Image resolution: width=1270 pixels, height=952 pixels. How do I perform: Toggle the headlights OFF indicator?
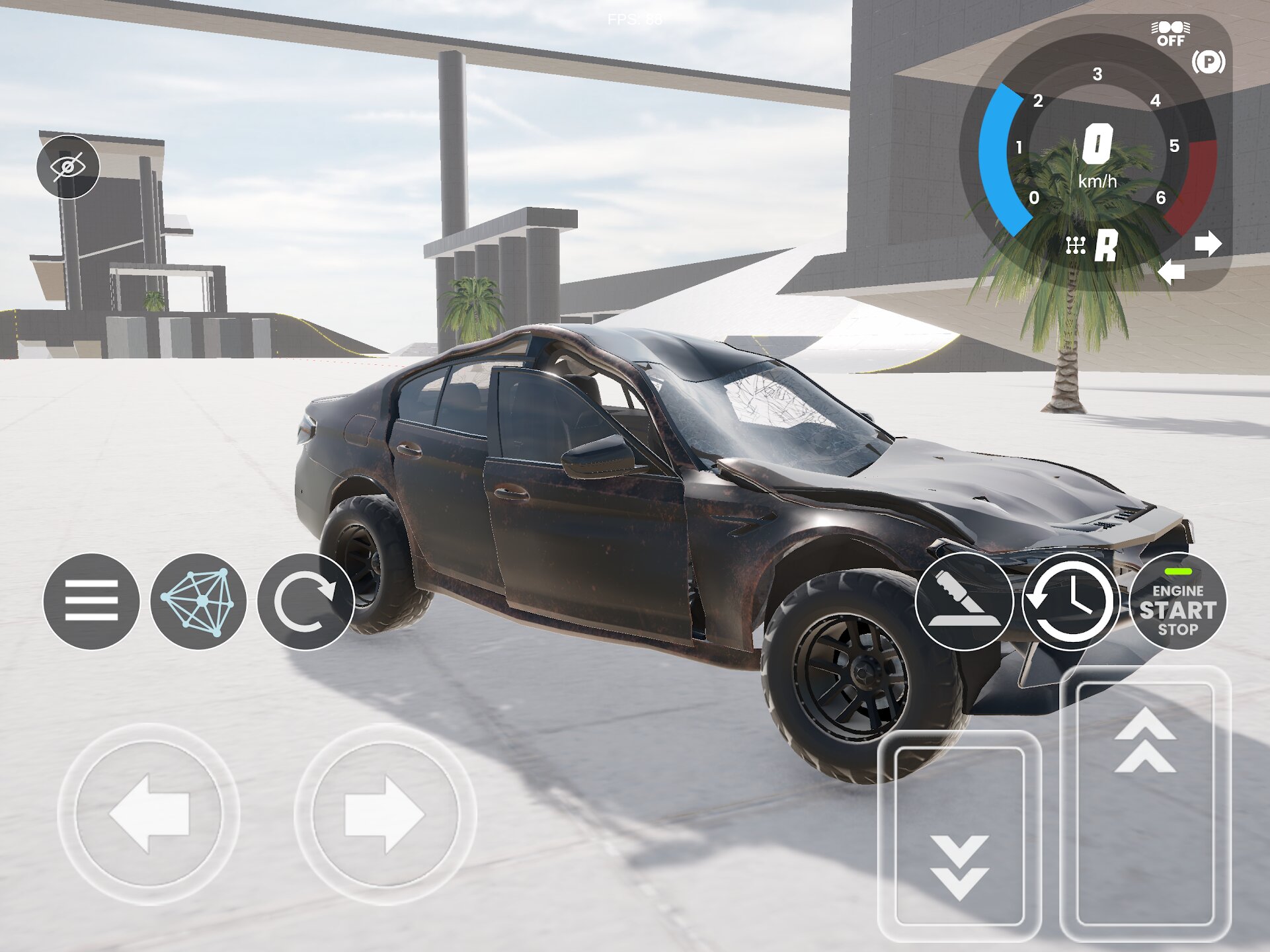click(x=1170, y=34)
